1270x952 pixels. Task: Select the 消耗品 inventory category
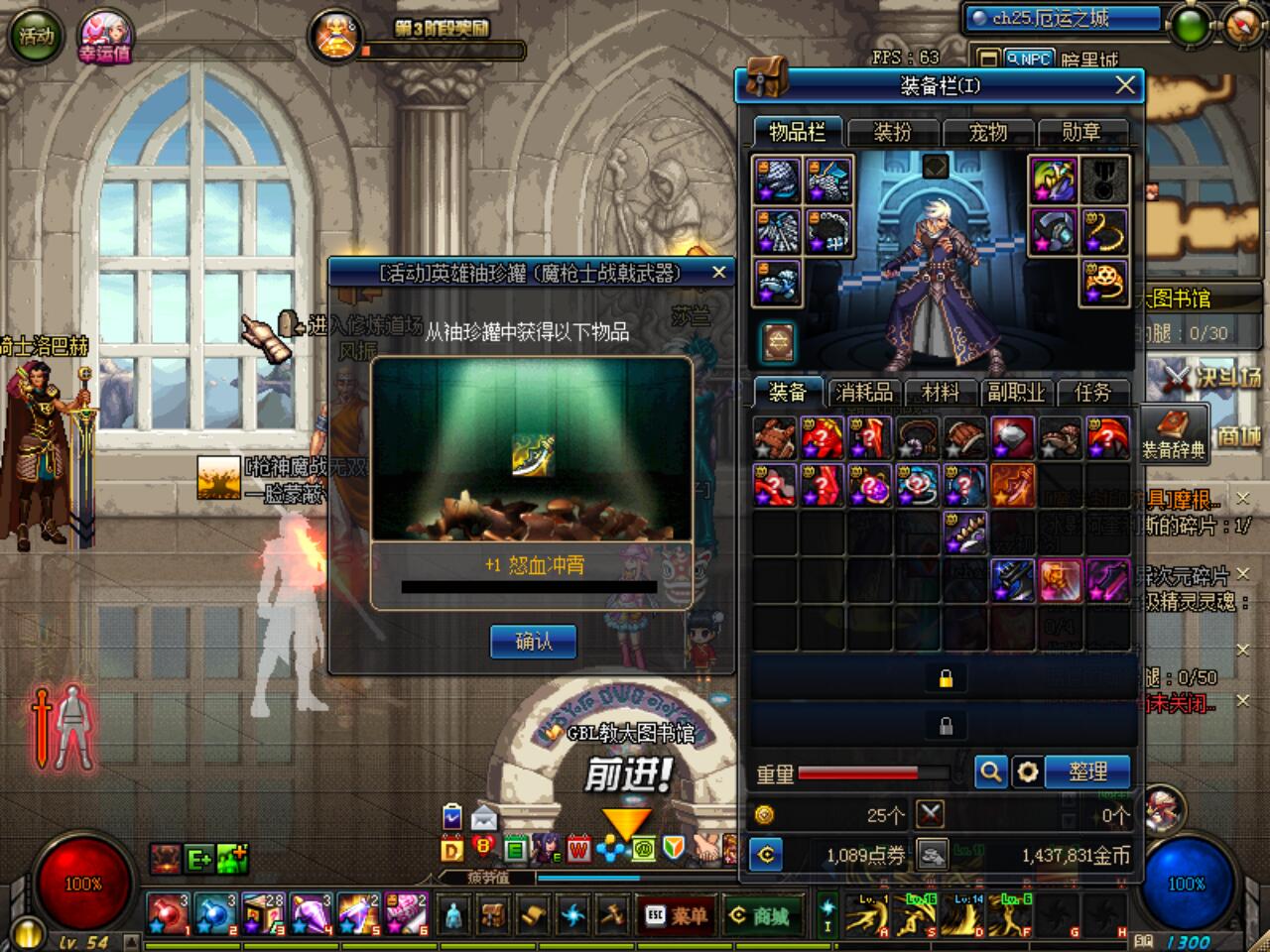[863, 393]
